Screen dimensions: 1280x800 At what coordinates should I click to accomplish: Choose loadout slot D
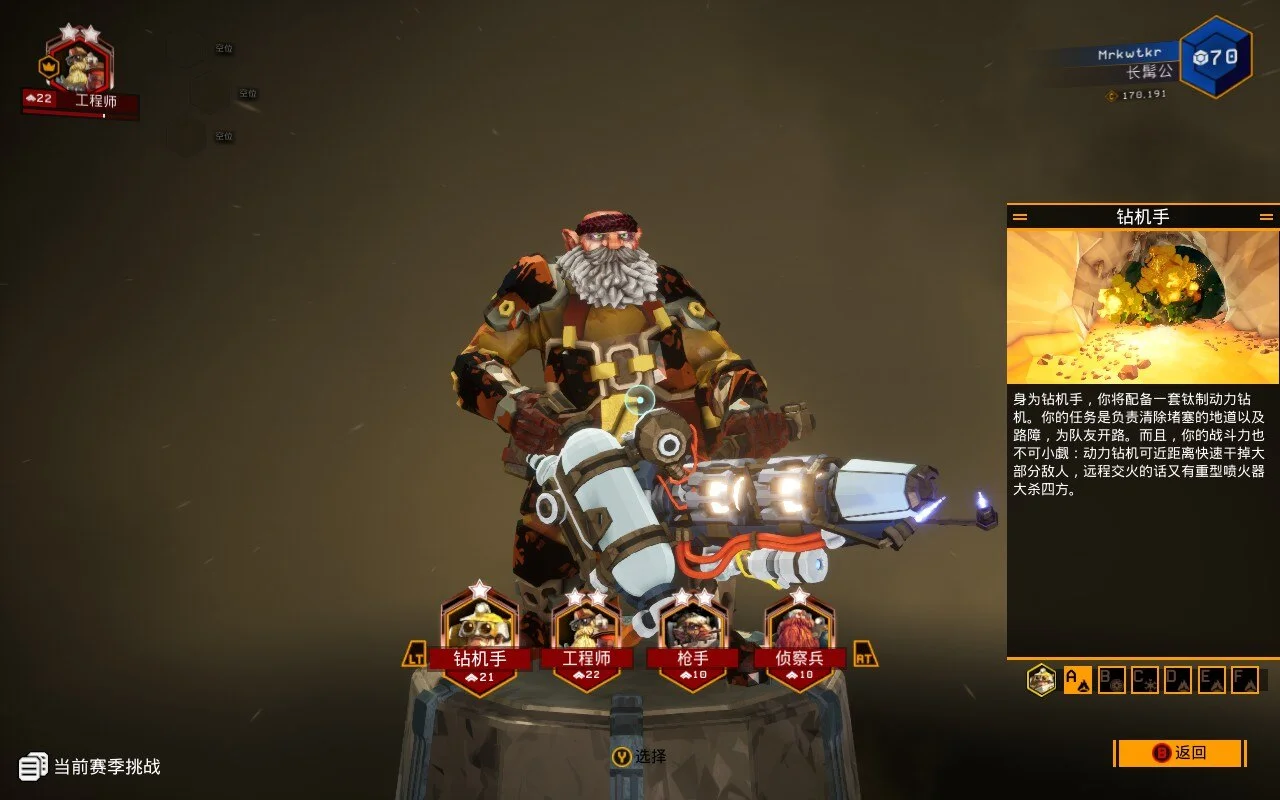(x=1178, y=680)
